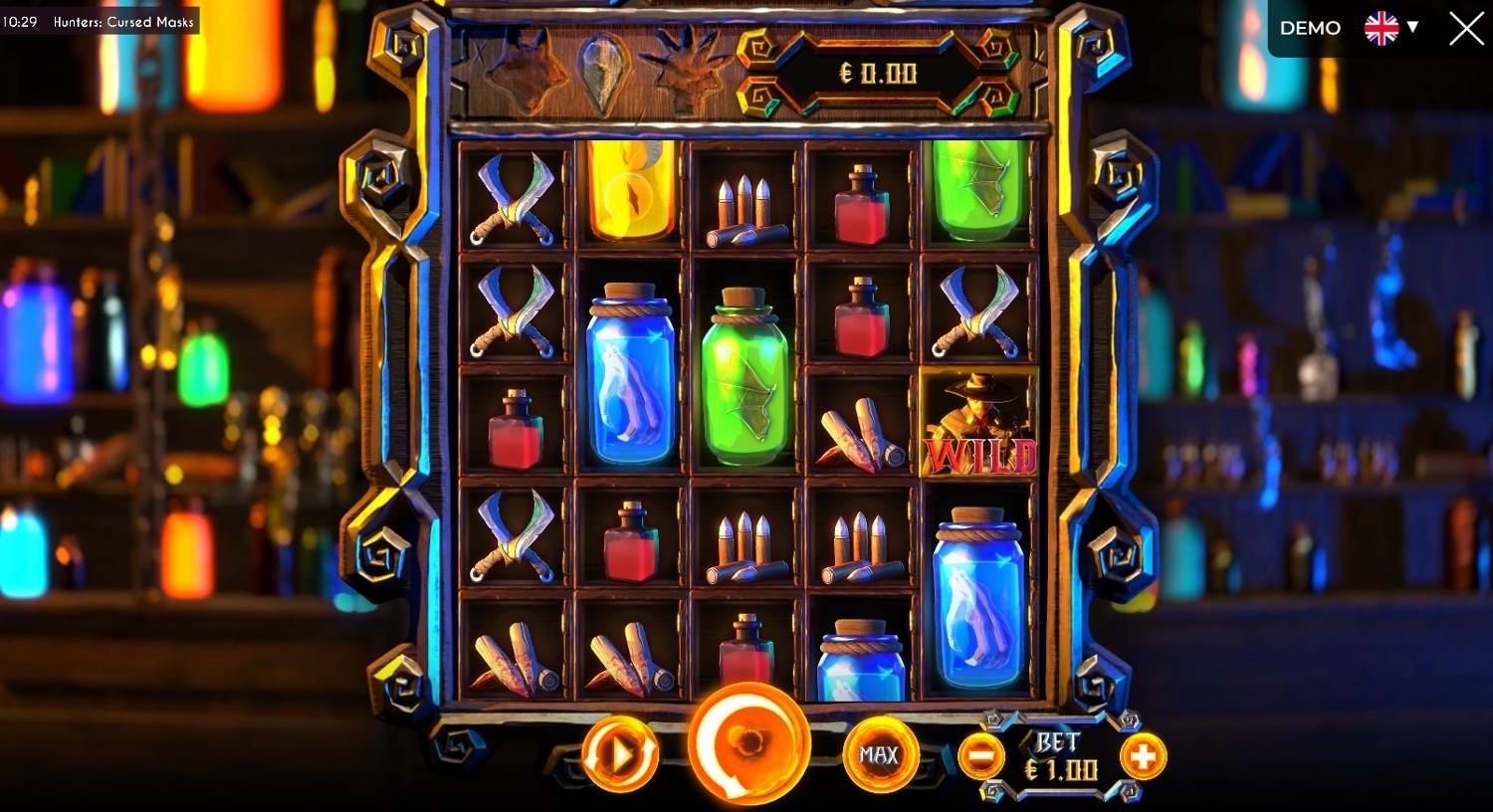This screenshot has width=1493, height=812.
Task: Open the language dropdown with the UK flag
Action: tap(1390, 29)
